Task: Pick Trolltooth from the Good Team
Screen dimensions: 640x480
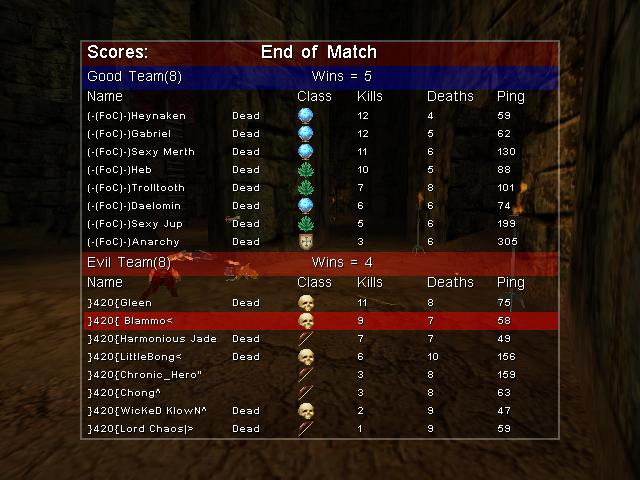Action: [320, 188]
